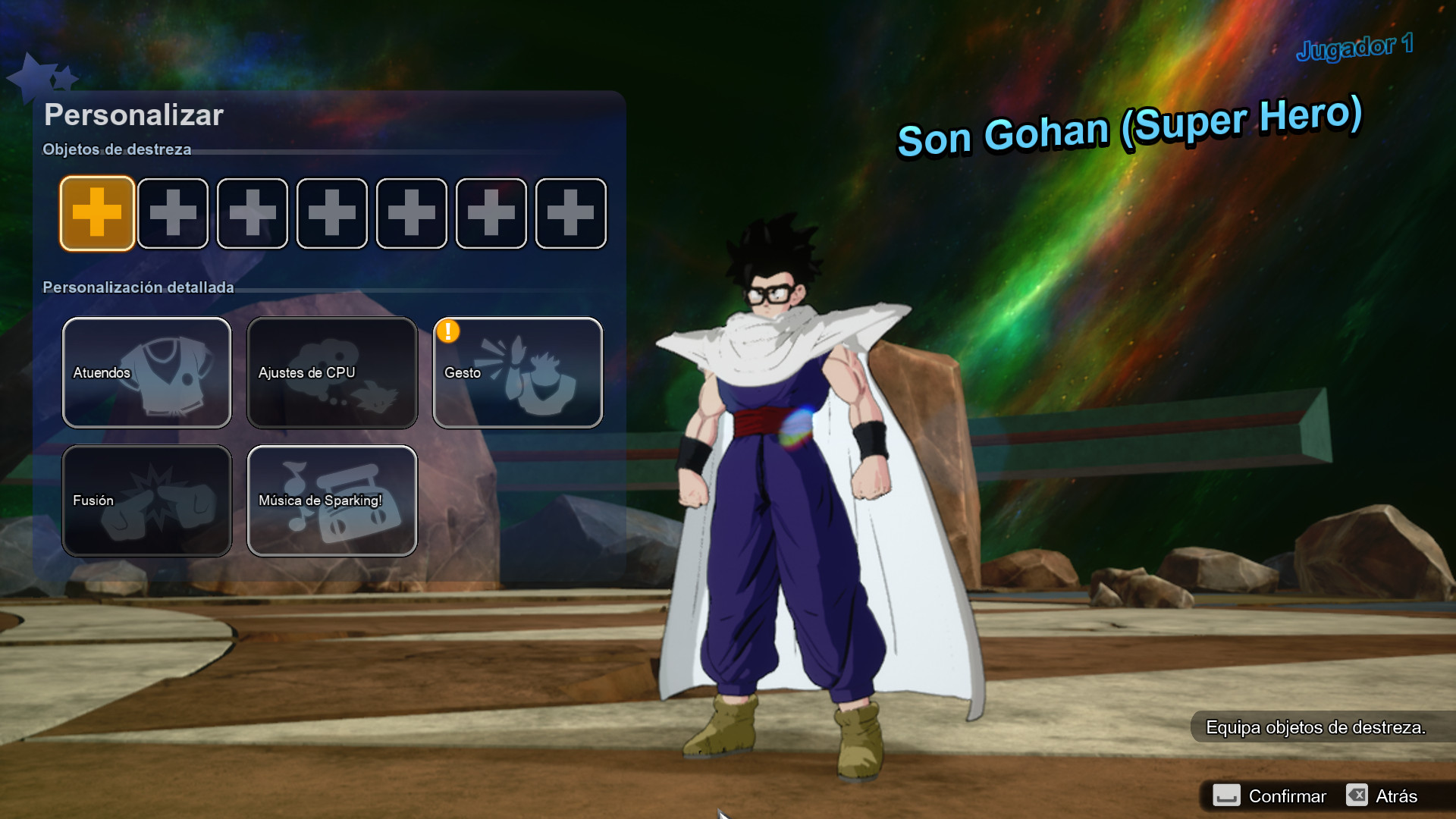Image resolution: width=1456 pixels, height=819 pixels.
Task: Click the fourth ability item slot
Action: [x=331, y=213]
